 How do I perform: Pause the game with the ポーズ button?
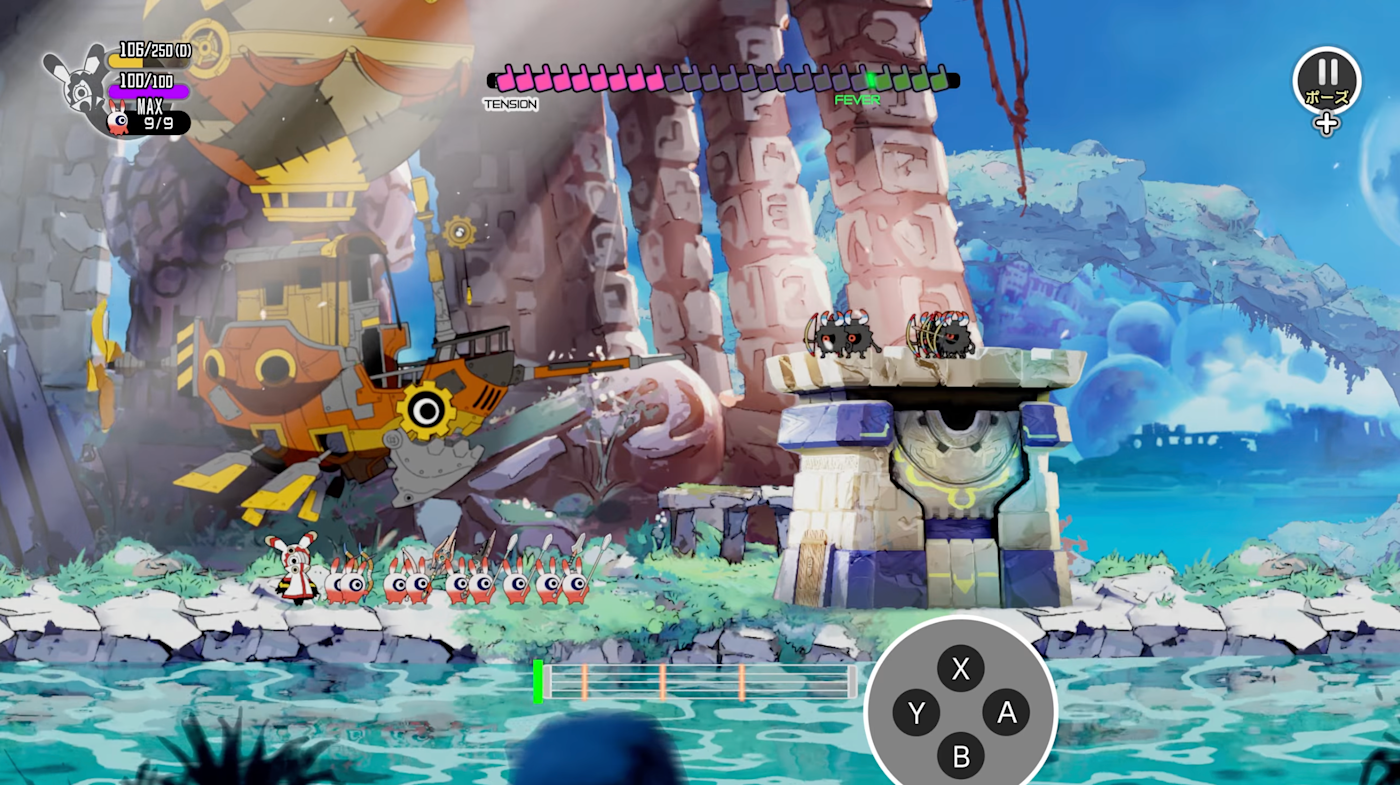[1327, 80]
